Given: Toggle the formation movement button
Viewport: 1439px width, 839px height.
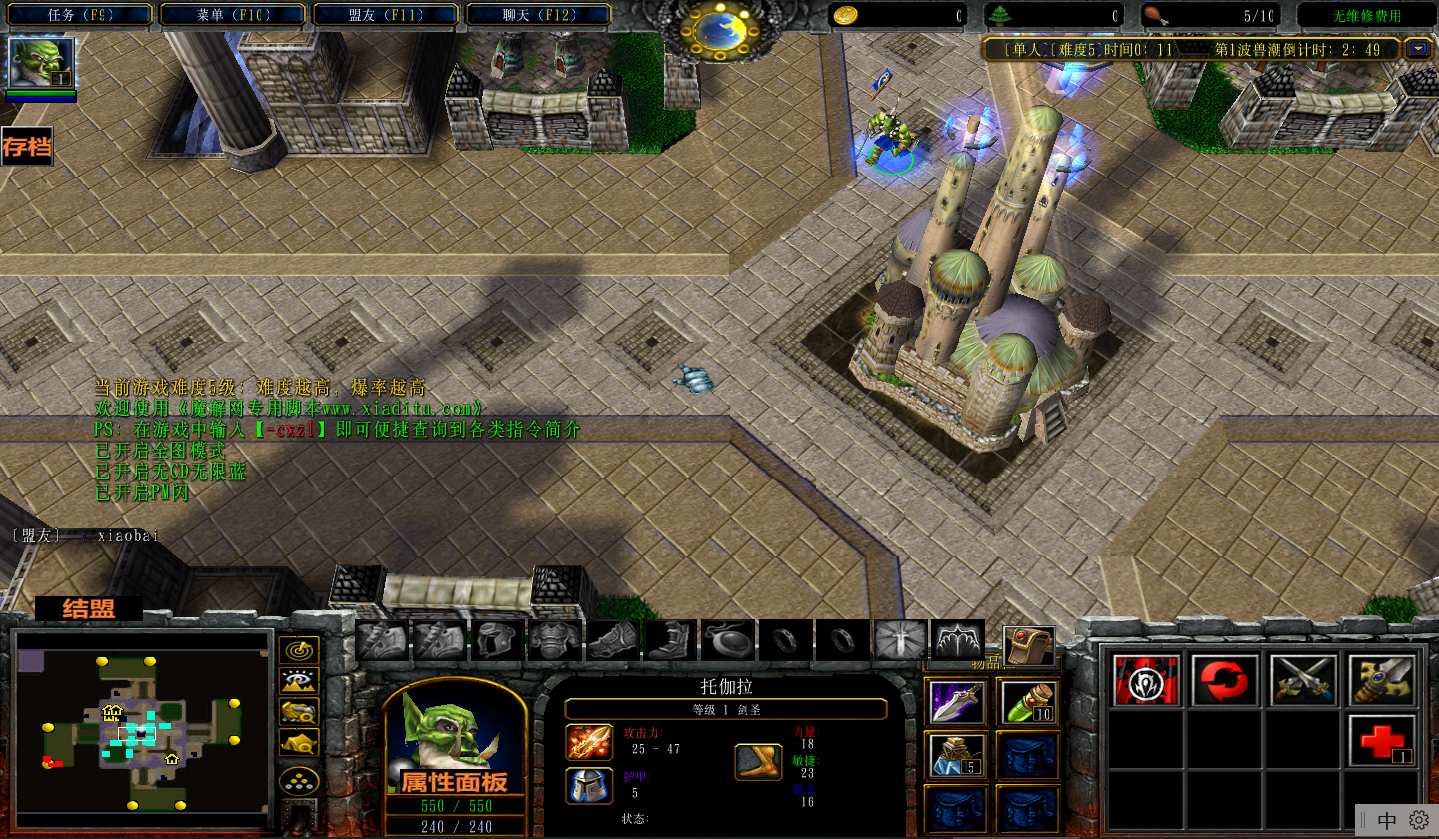Looking at the screenshot, I should pyautogui.click(x=299, y=781).
